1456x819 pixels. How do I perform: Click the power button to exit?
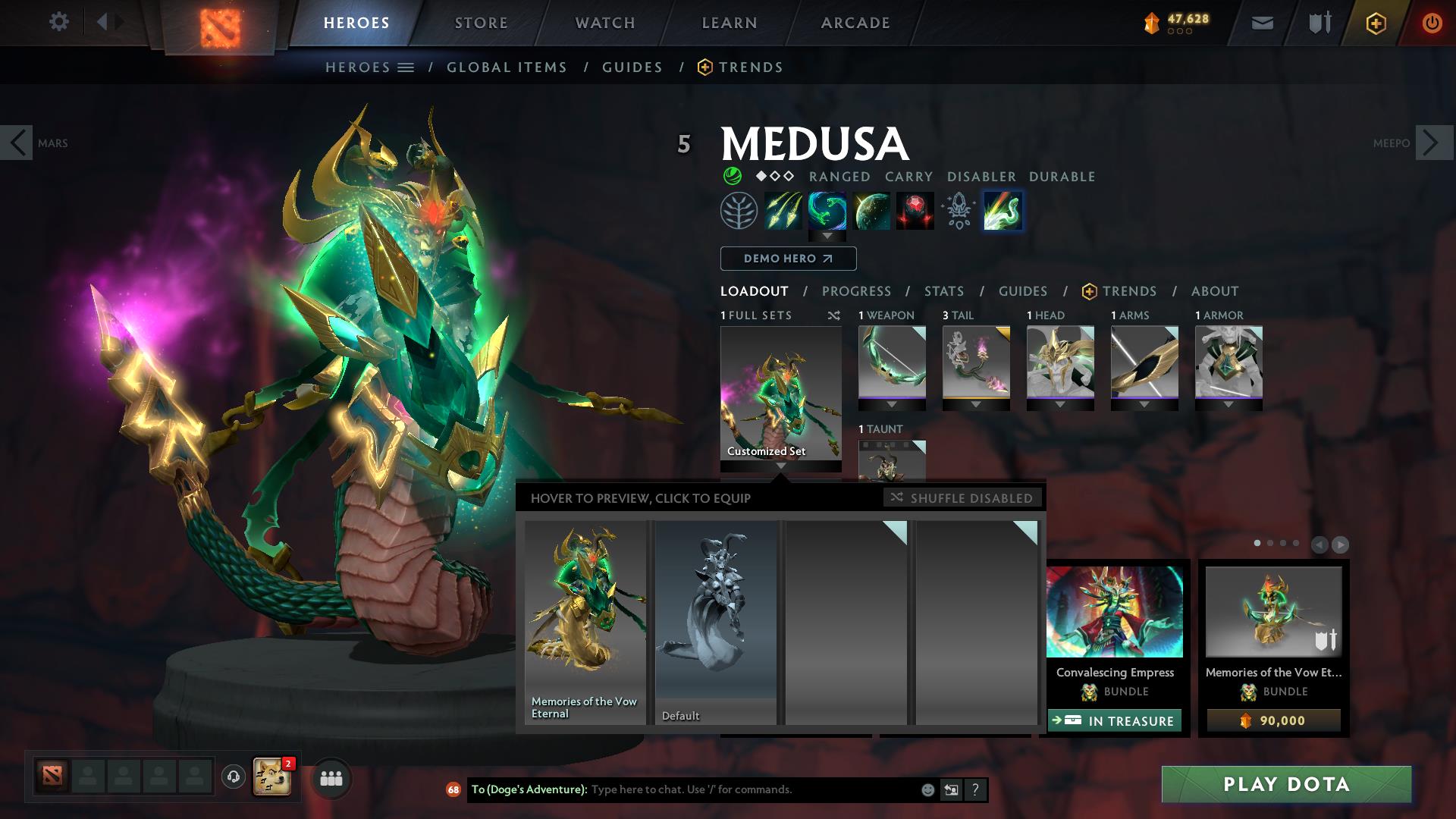tap(1432, 22)
